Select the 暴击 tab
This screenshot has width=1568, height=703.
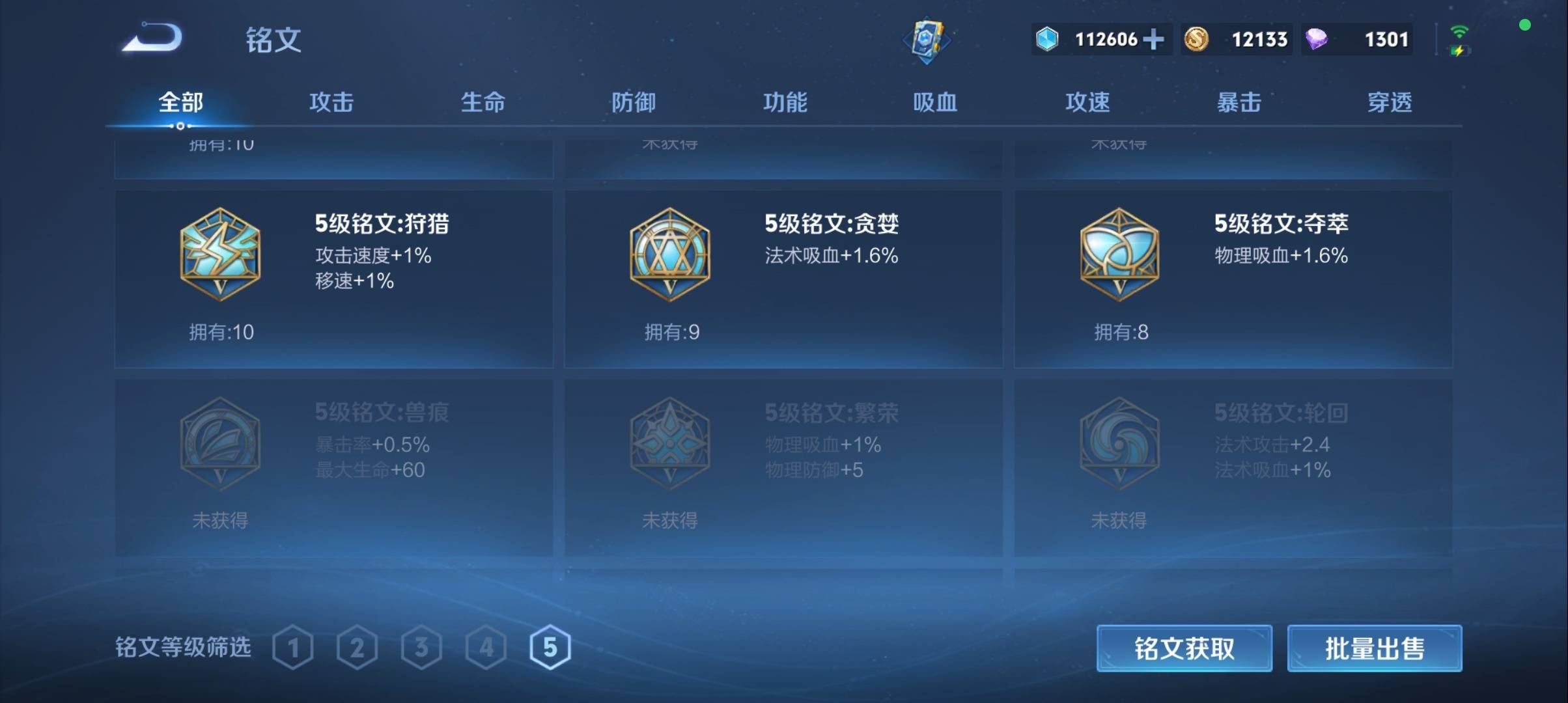click(x=1239, y=102)
